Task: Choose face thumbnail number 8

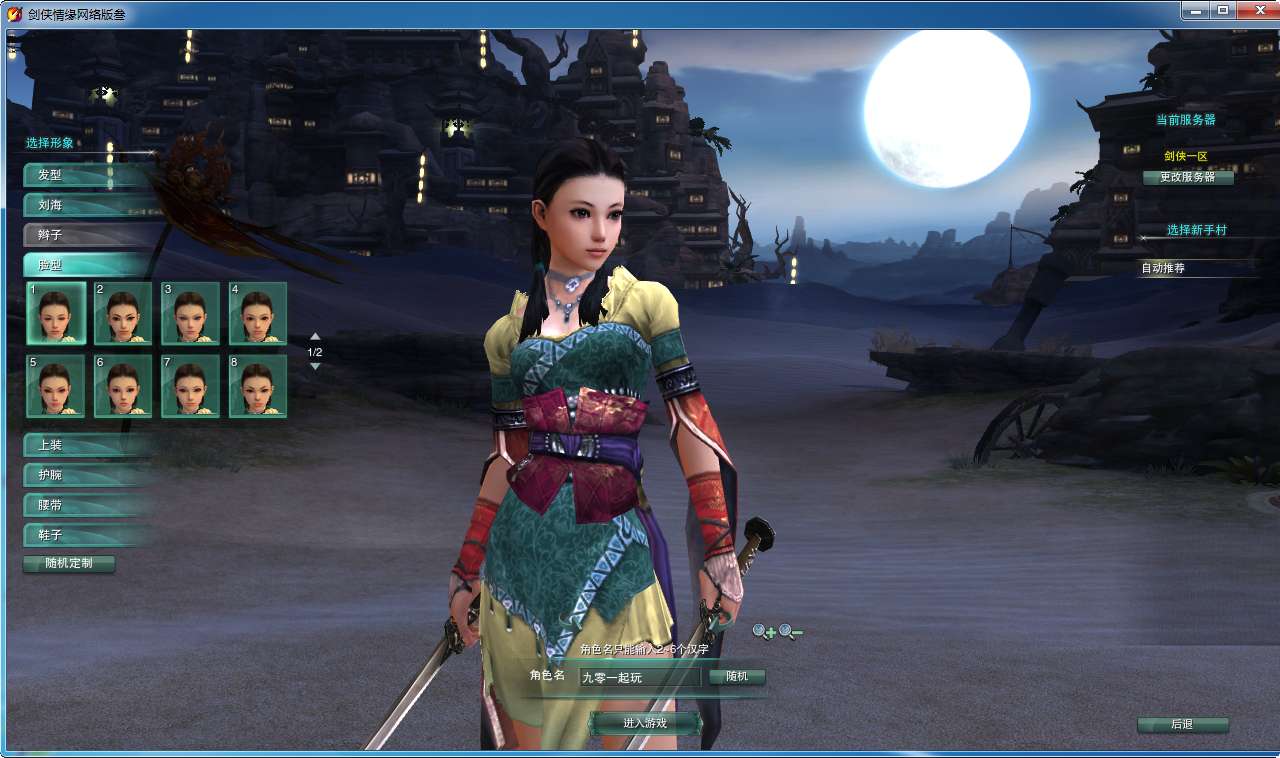Action: (x=258, y=386)
